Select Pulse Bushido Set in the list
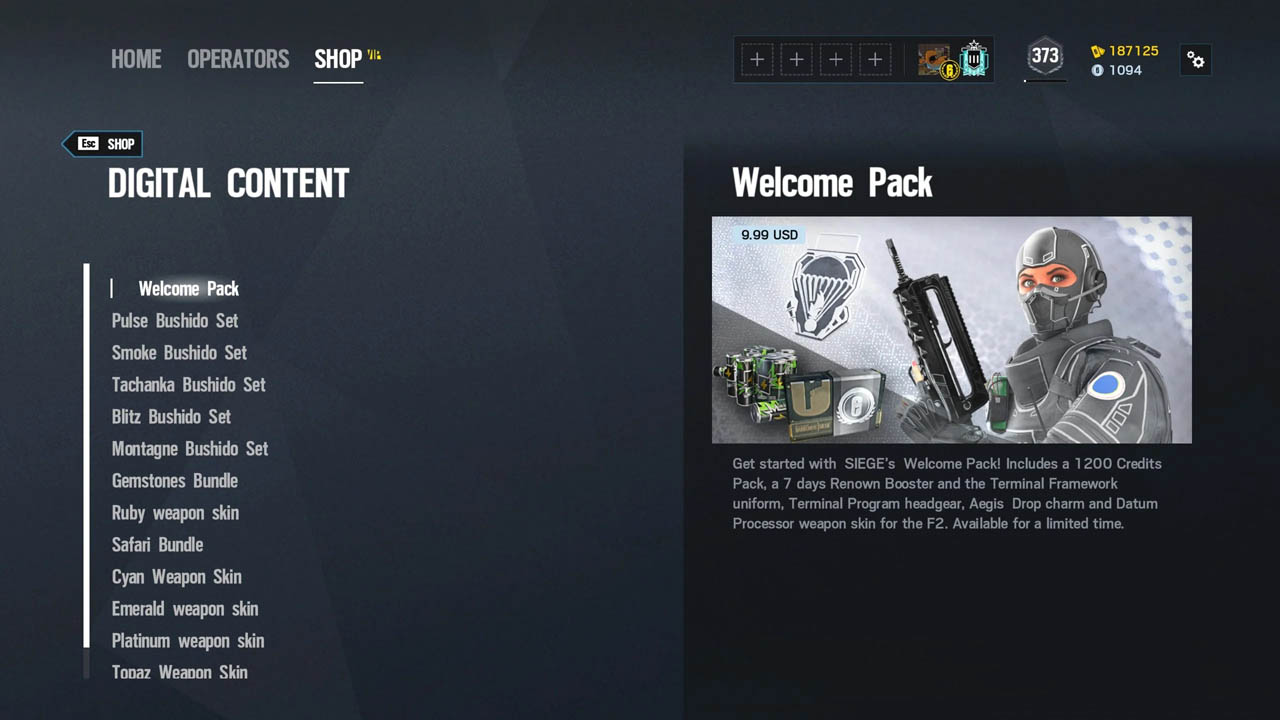This screenshot has height=720, width=1280. (173, 321)
